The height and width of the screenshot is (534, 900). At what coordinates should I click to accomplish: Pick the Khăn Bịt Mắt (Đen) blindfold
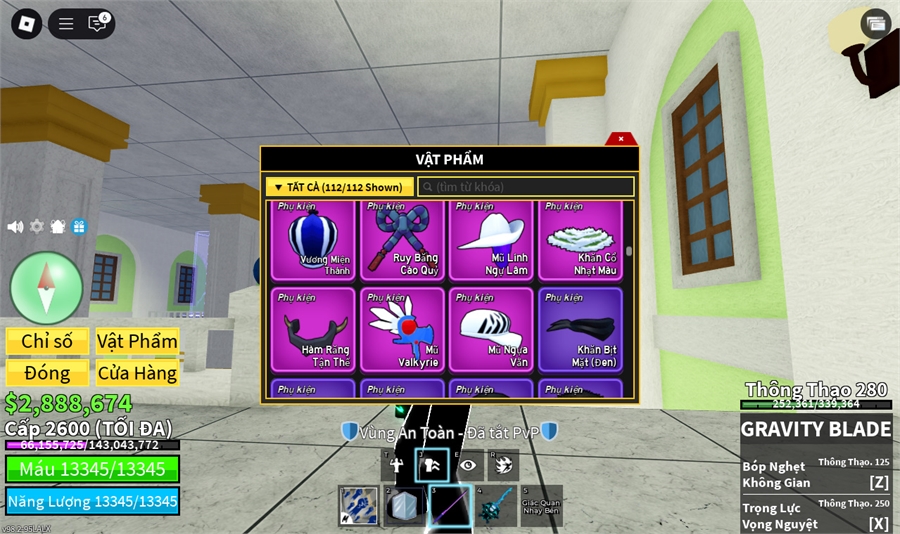click(x=580, y=329)
